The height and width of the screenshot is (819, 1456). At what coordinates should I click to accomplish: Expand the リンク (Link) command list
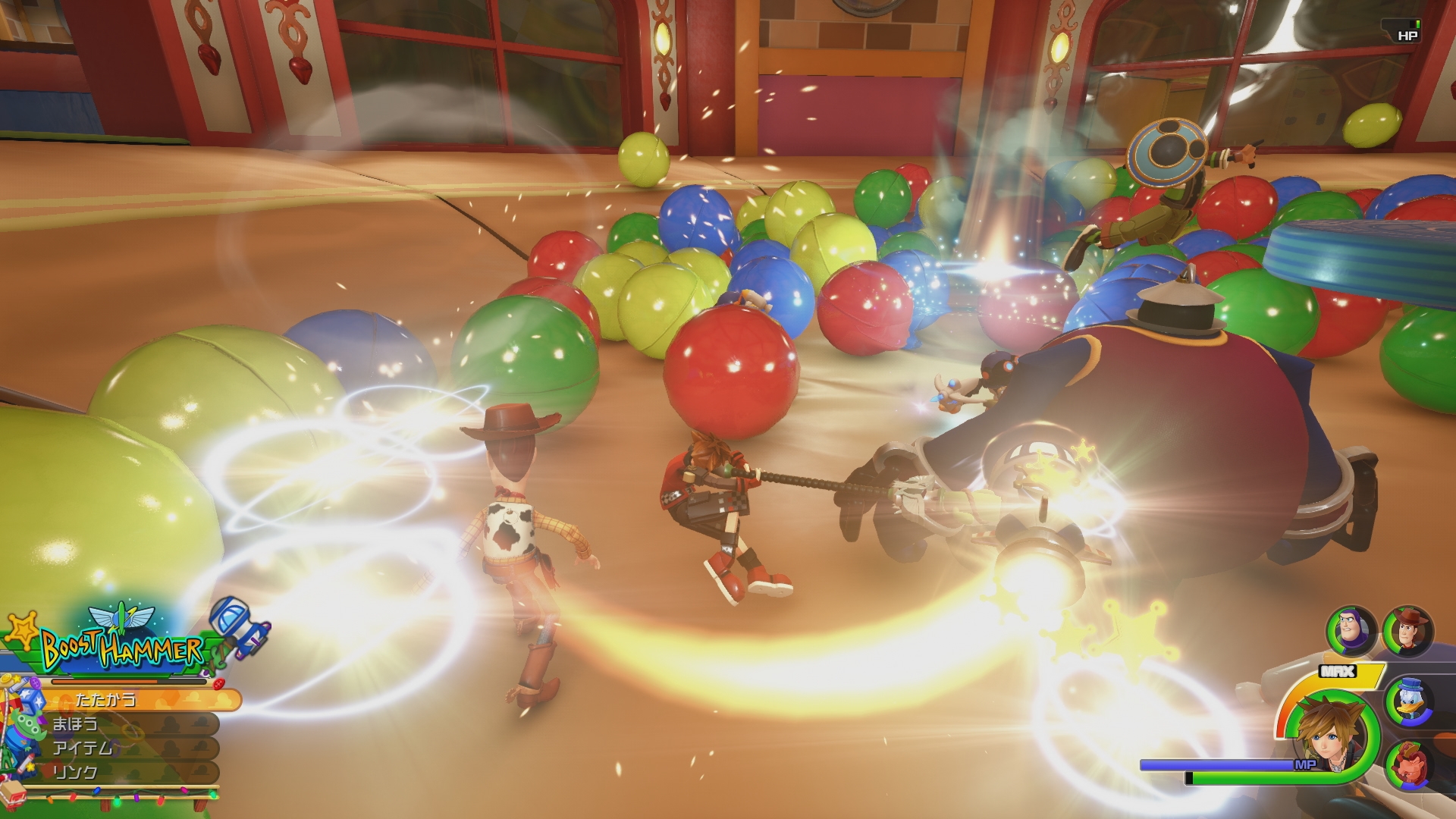[x=76, y=770]
